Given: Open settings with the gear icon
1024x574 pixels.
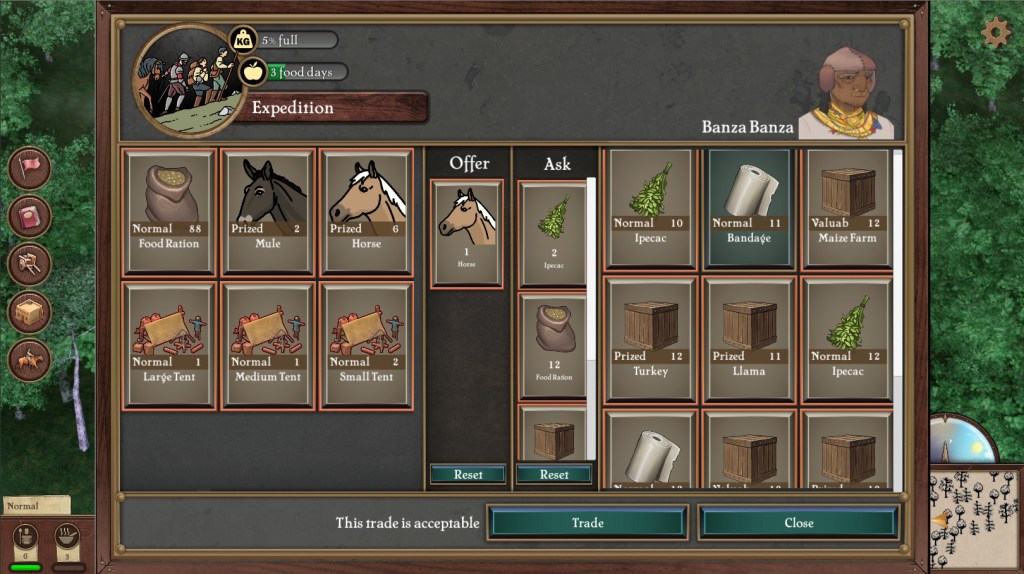Looking at the screenshot, I should click(x=995, y=33).
